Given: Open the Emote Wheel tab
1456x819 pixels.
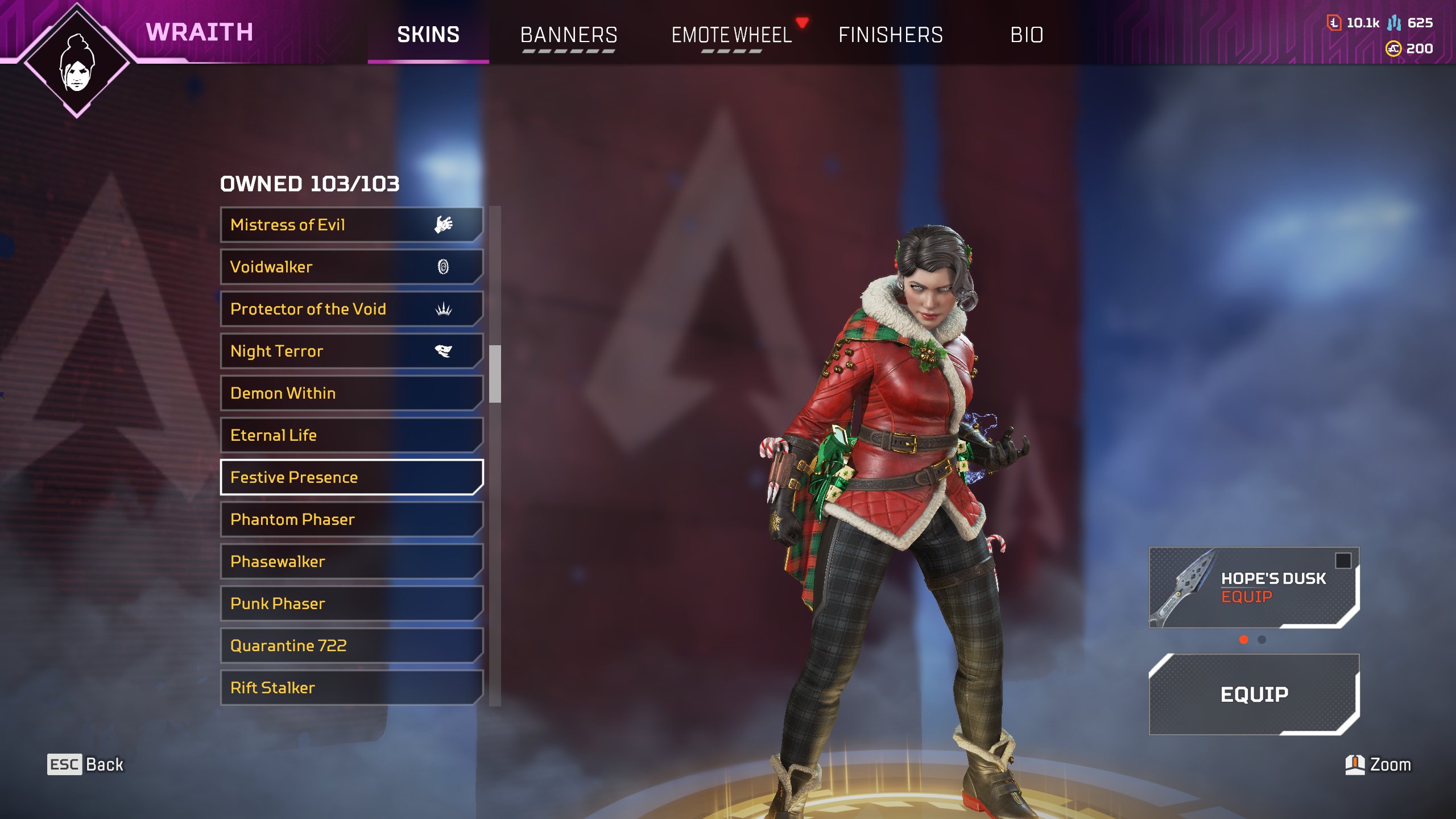Looking at the screenshot, I should click(731, 35).
